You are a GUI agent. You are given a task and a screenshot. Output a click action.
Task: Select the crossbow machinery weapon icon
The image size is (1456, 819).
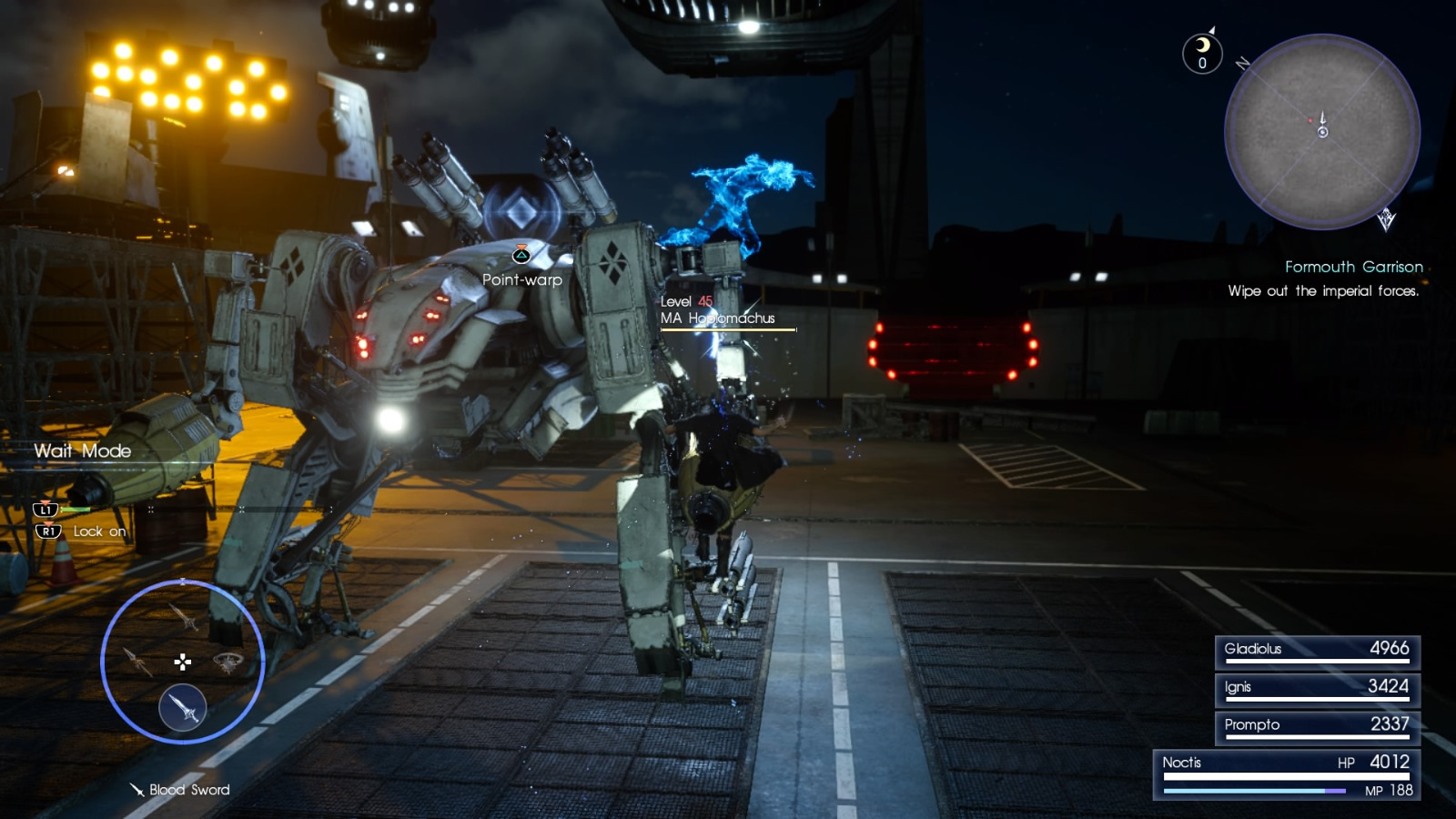tap(228, 662)
